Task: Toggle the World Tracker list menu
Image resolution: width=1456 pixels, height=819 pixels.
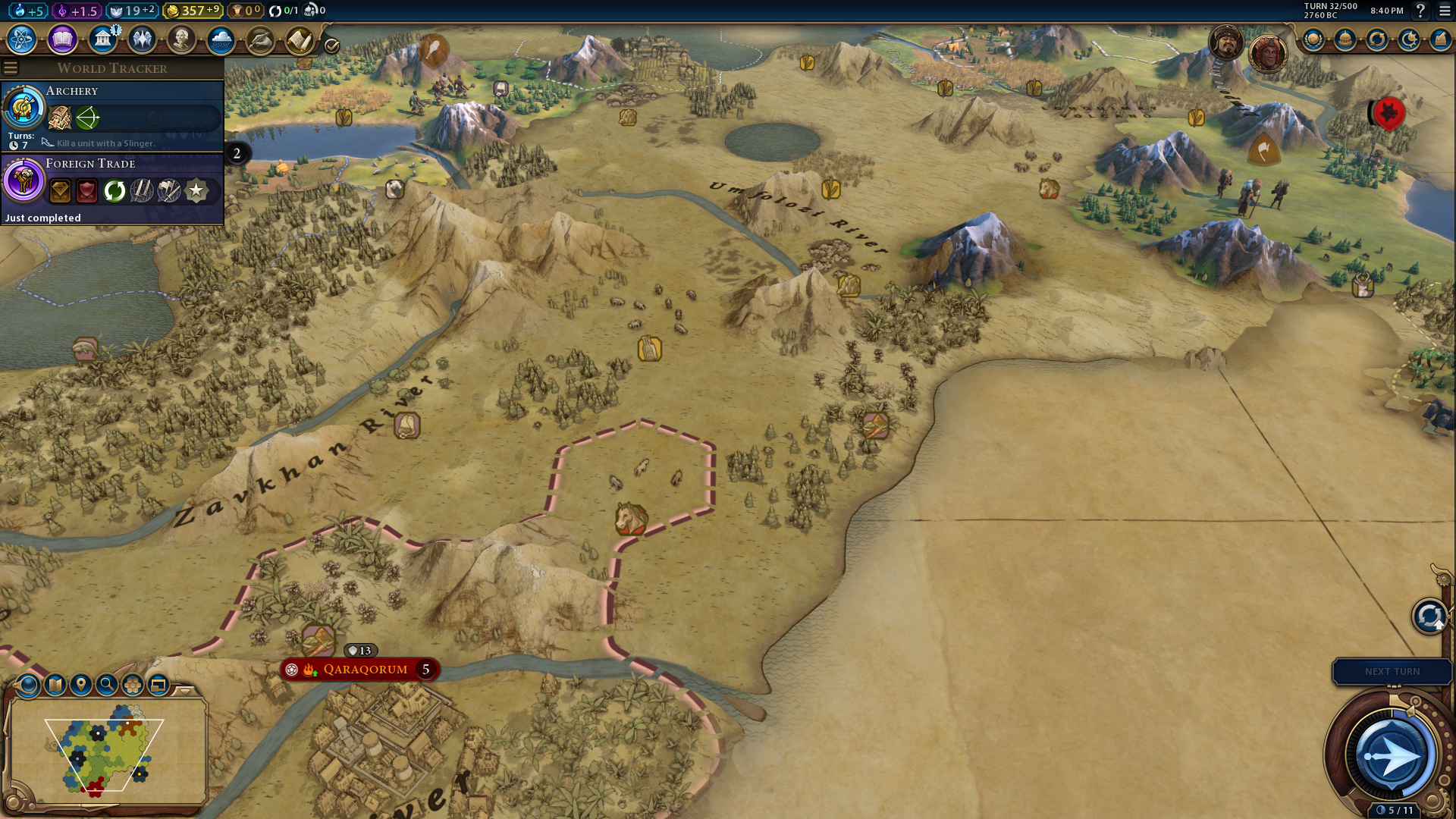Action: point(11,68)
